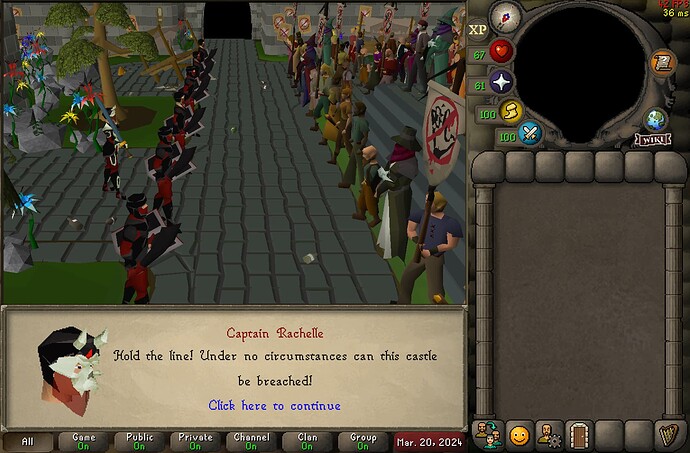Open the logout door tab
The image size is (690, 453).
pos(579,435)
